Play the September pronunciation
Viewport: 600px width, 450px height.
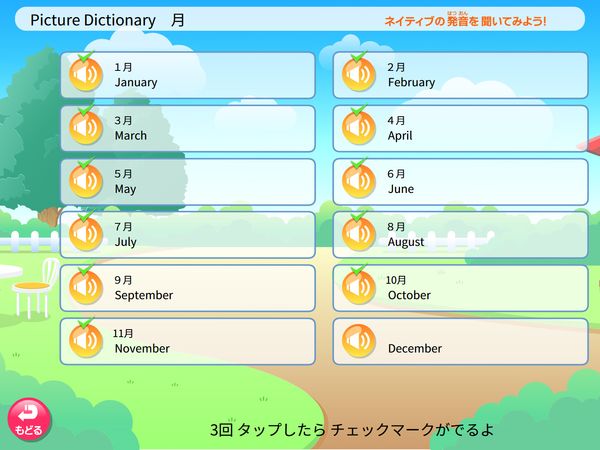coord(85,288)
